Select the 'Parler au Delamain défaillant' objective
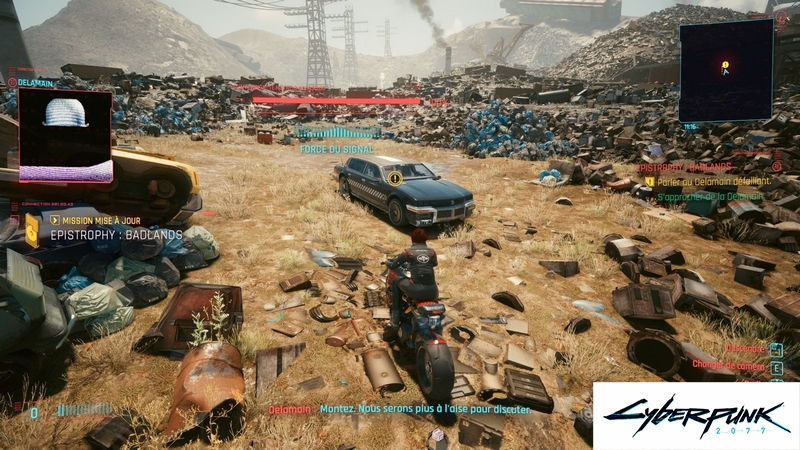Screen dimensions: 800x450 click(x=710, y=182)
